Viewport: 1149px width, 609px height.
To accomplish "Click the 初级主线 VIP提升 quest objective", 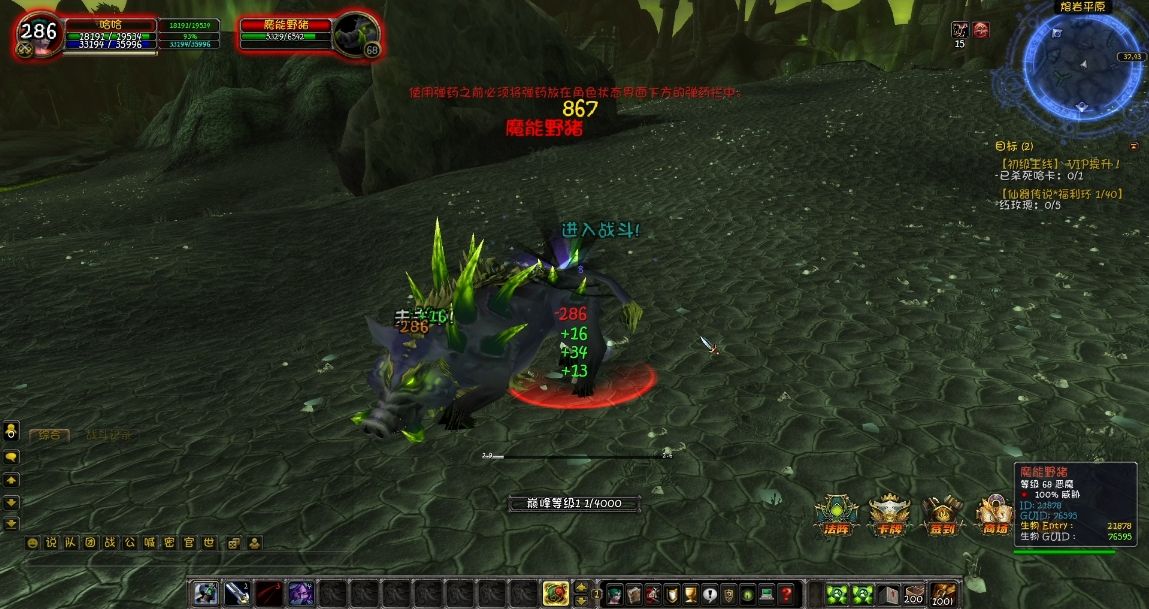I will tap(1060, 163).
